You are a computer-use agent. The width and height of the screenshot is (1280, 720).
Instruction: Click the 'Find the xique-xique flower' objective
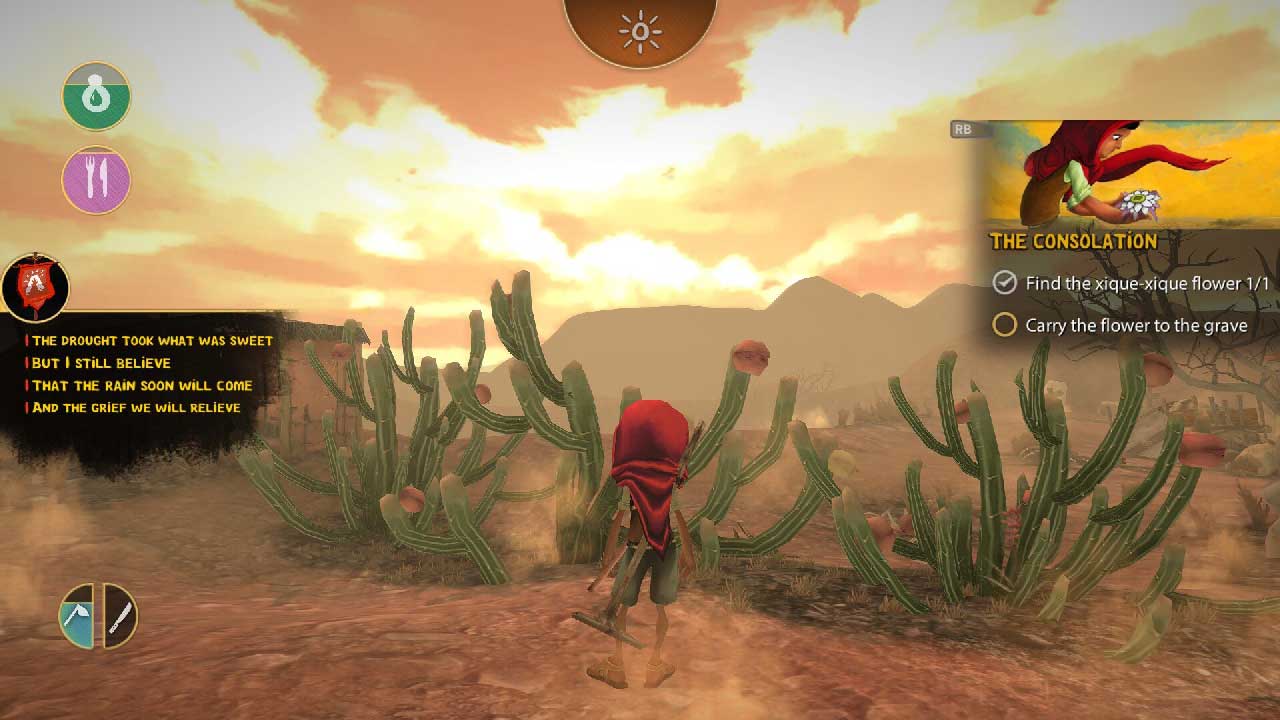tap(1146, 284)
